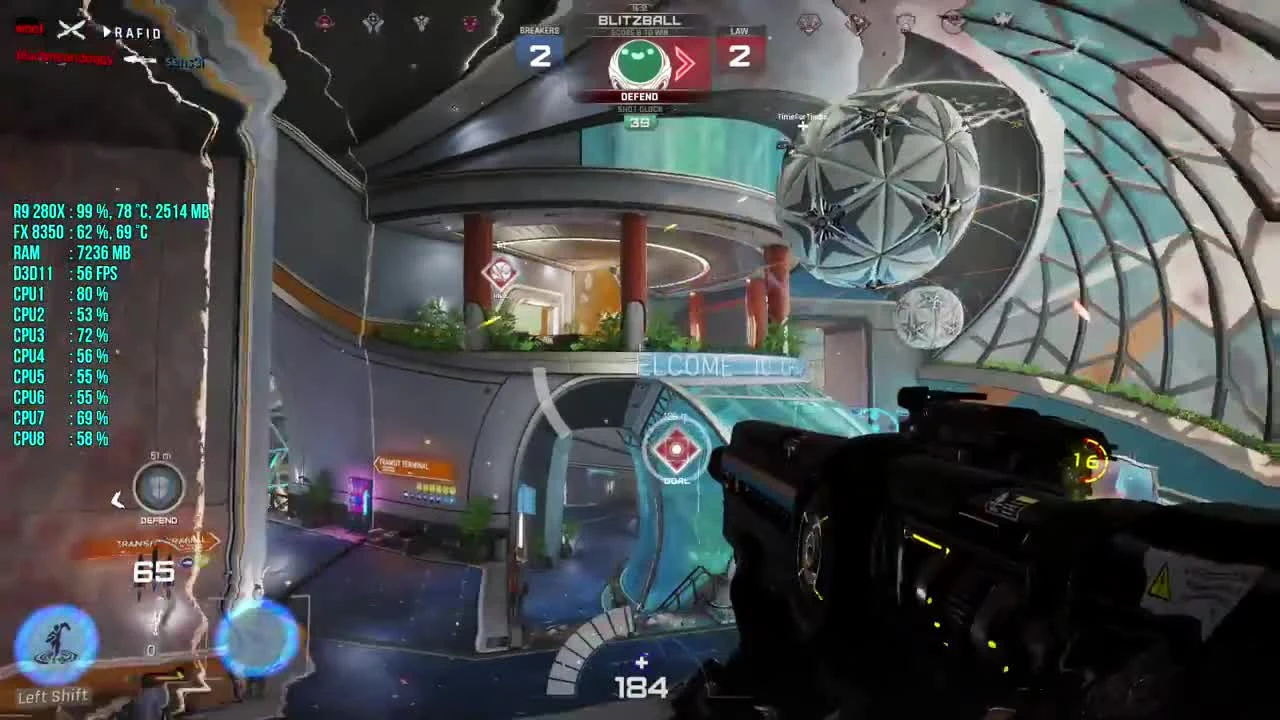Expand the SCORE 8 TO WIN header

point(639,30)
